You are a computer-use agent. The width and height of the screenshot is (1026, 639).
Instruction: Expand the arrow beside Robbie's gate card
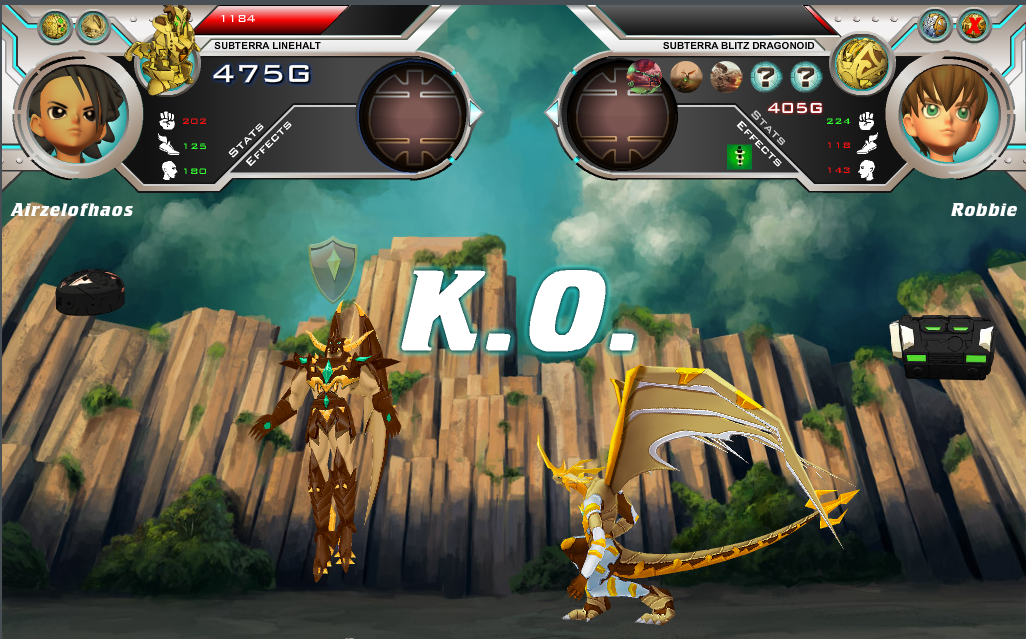pyautogui.click(x=552, y=114)
